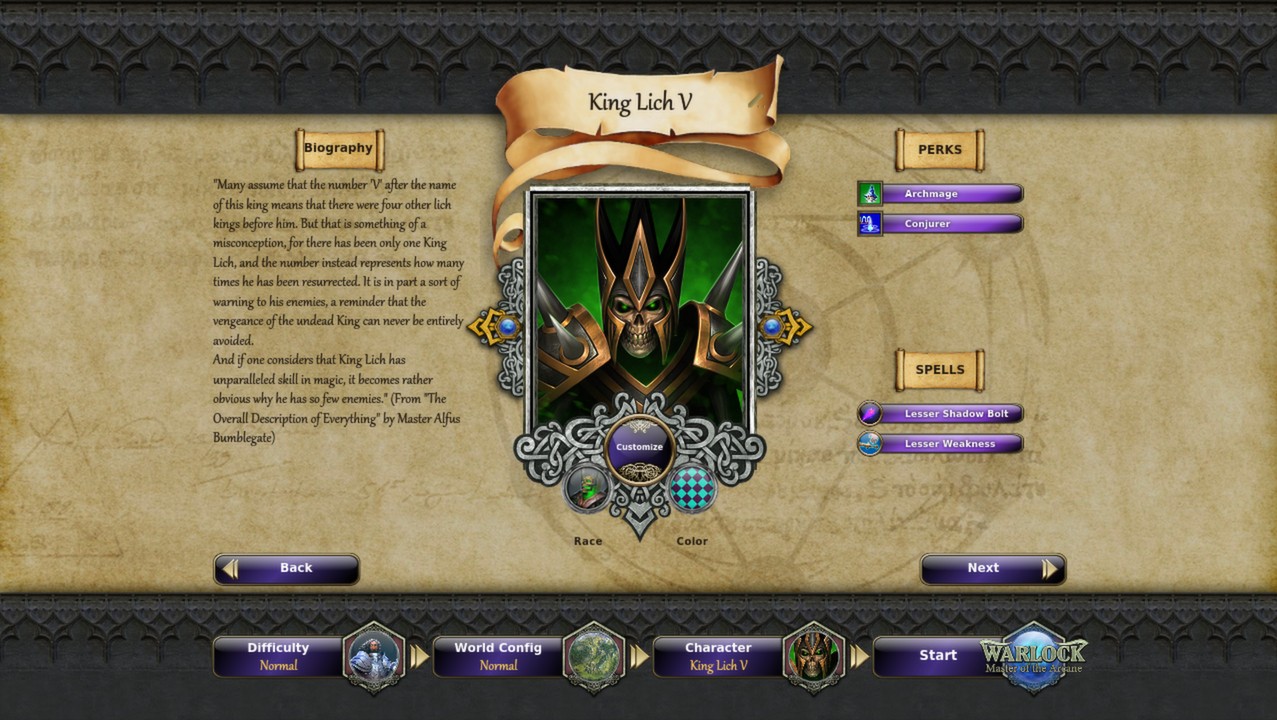1277x720 pixels.
Task: Open the World Config step
Action: click(x=500, y=656)
